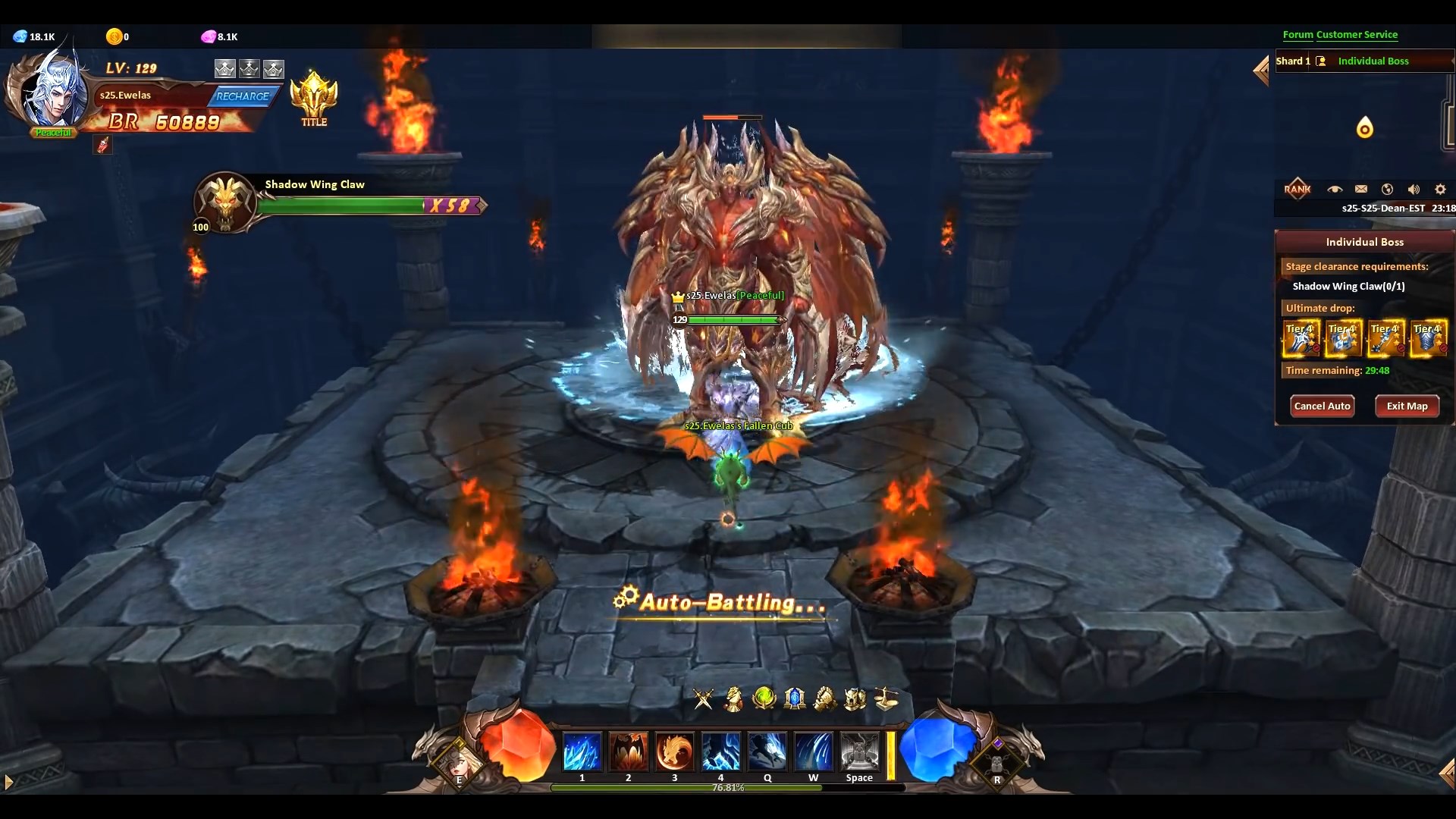
Task: Open the mail inbox envelope icon
Action: pos(1361,190)
